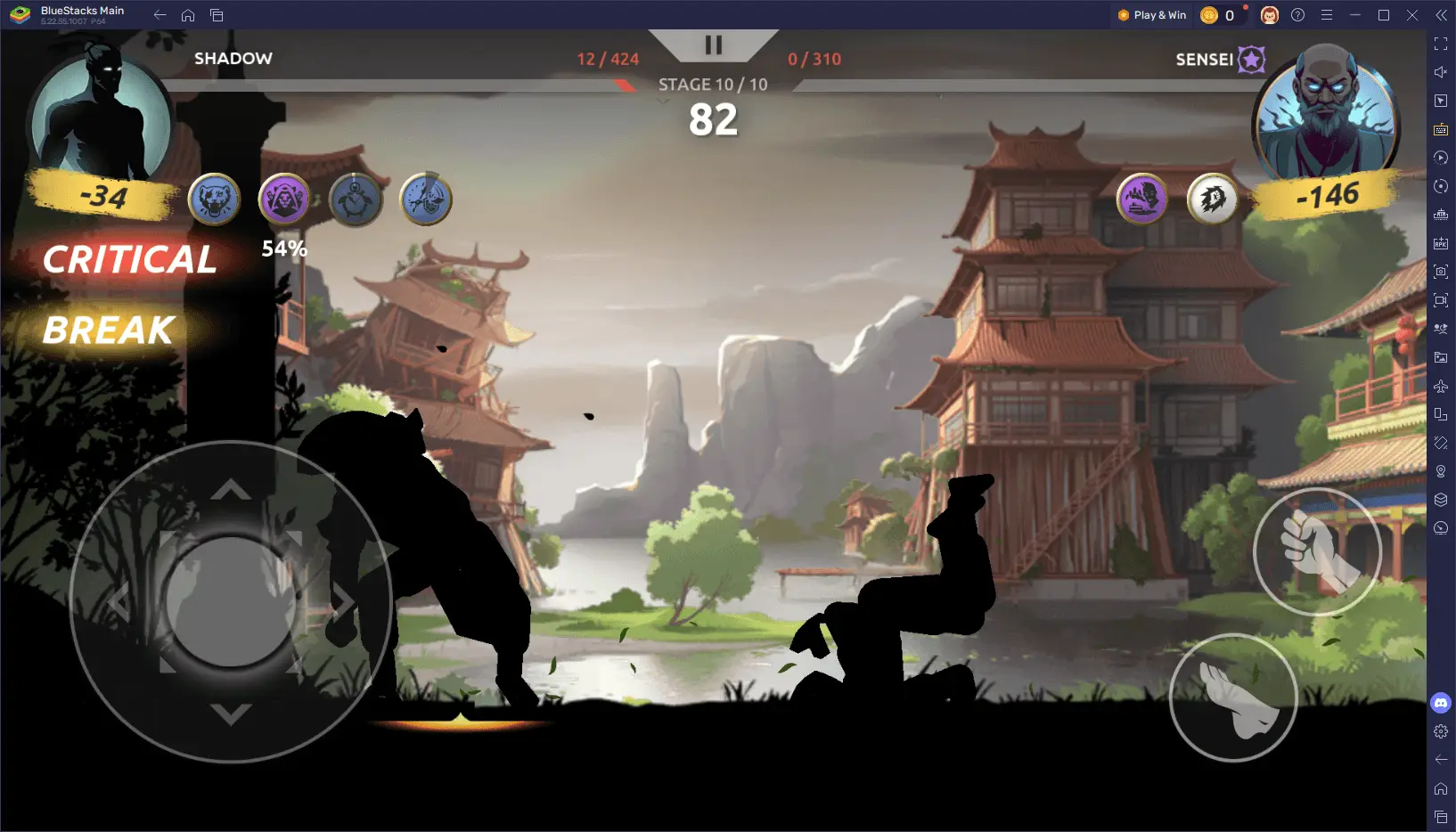
Task: Toggle fullscreen mode from the sidebar
Action: tap(1441, 43)
